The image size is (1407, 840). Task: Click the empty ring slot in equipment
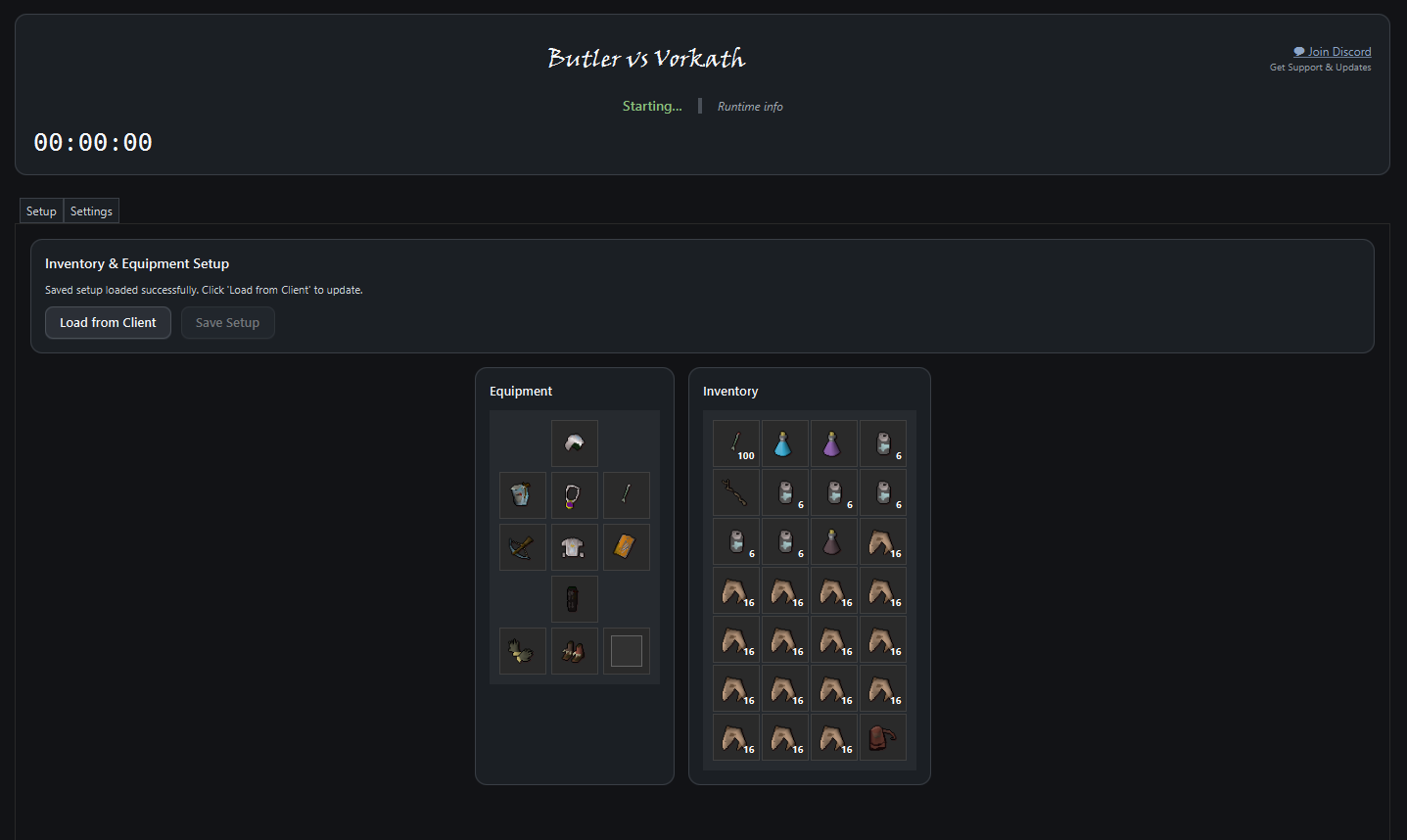[x=626, y=650]
